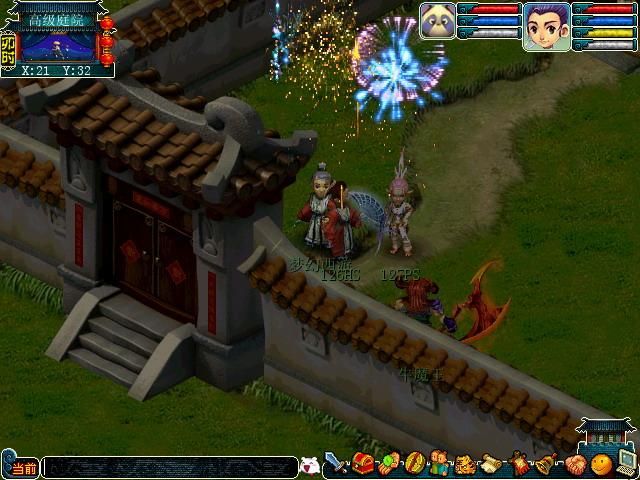This screenshot has height=480, width=640.
Task: Open the two-people team icon
Action: pos(440,464)
